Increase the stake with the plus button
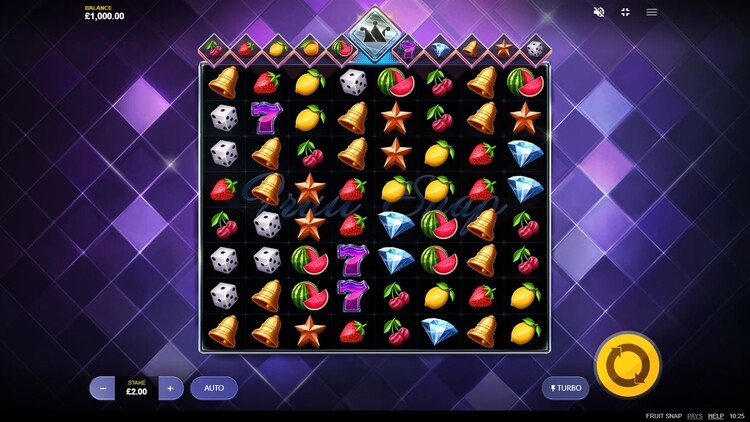The height and width of the screenshot is (422, 750). tap(170, 388)
